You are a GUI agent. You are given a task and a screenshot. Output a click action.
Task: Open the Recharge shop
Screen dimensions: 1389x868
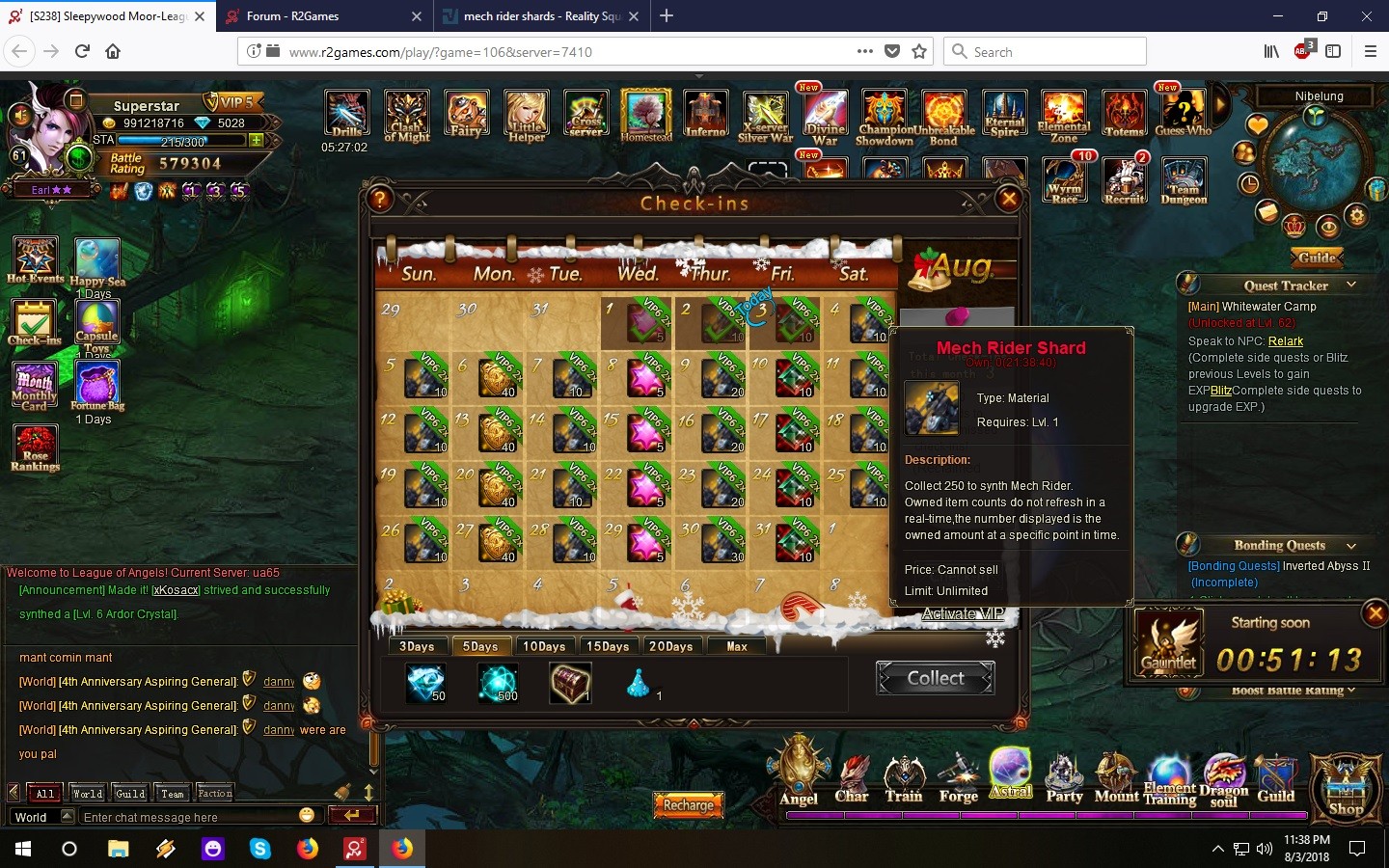click(x=689, y=804)
